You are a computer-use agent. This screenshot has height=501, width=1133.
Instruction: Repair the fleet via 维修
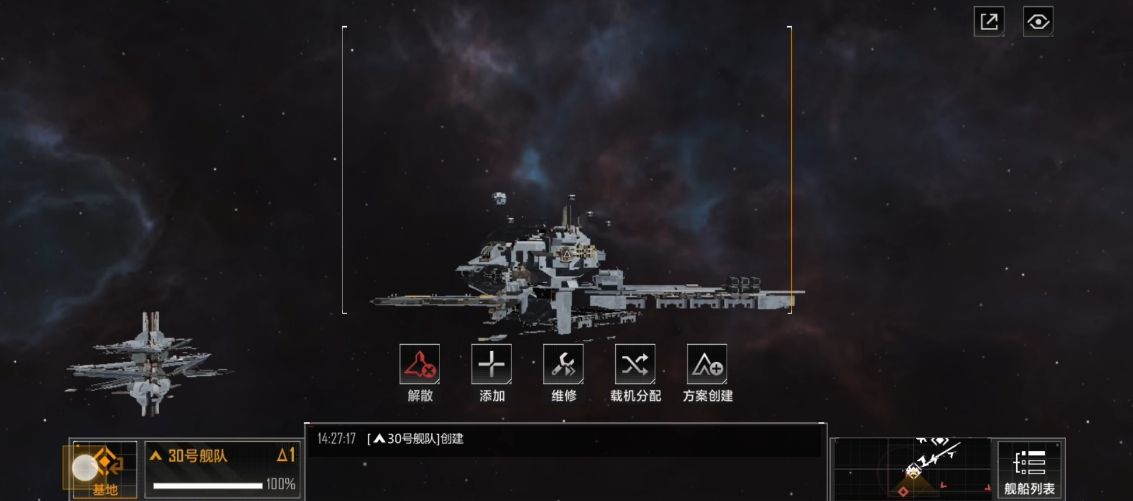[564, 365]
